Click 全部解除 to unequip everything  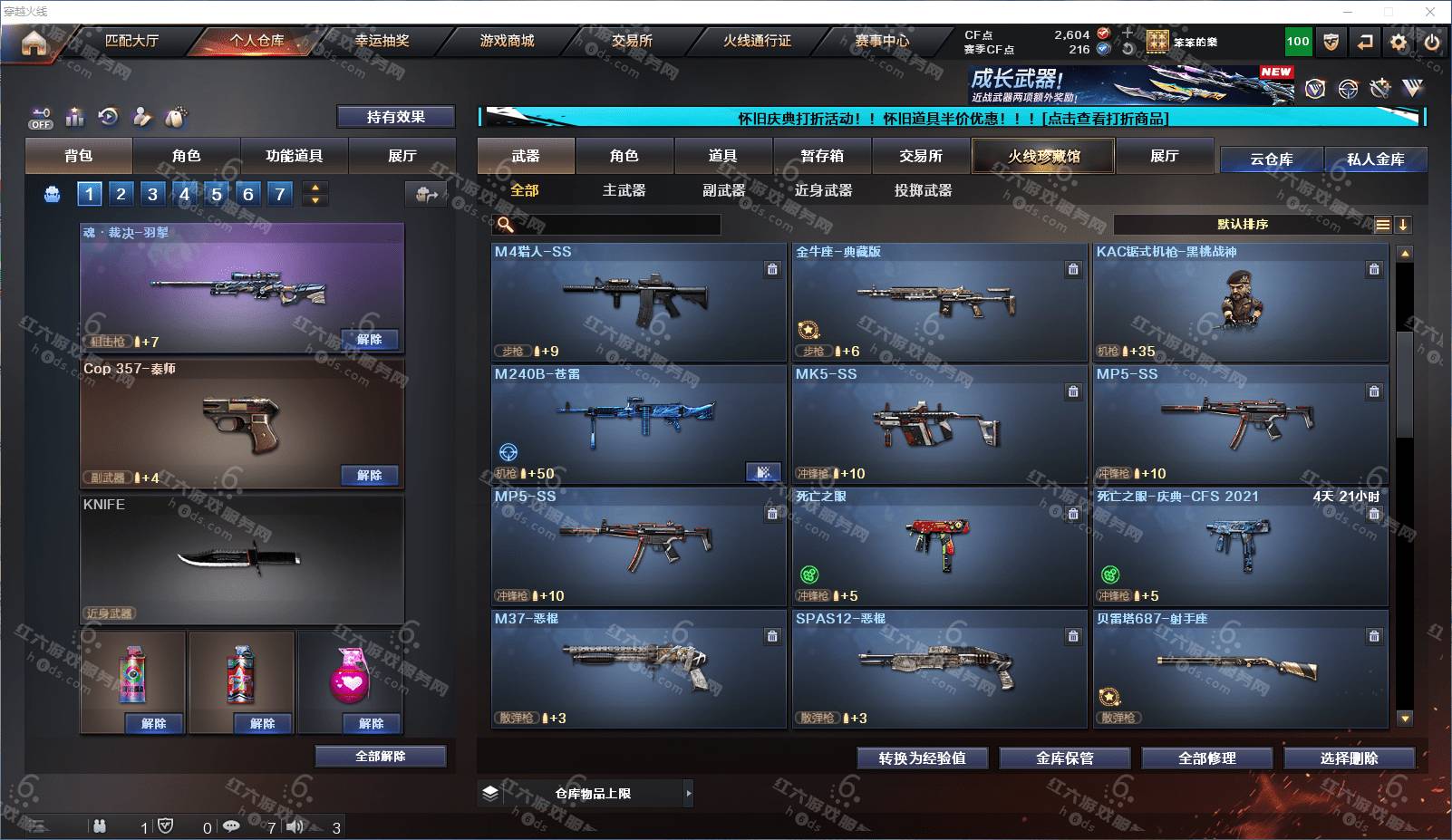click(x=380, y=756)
